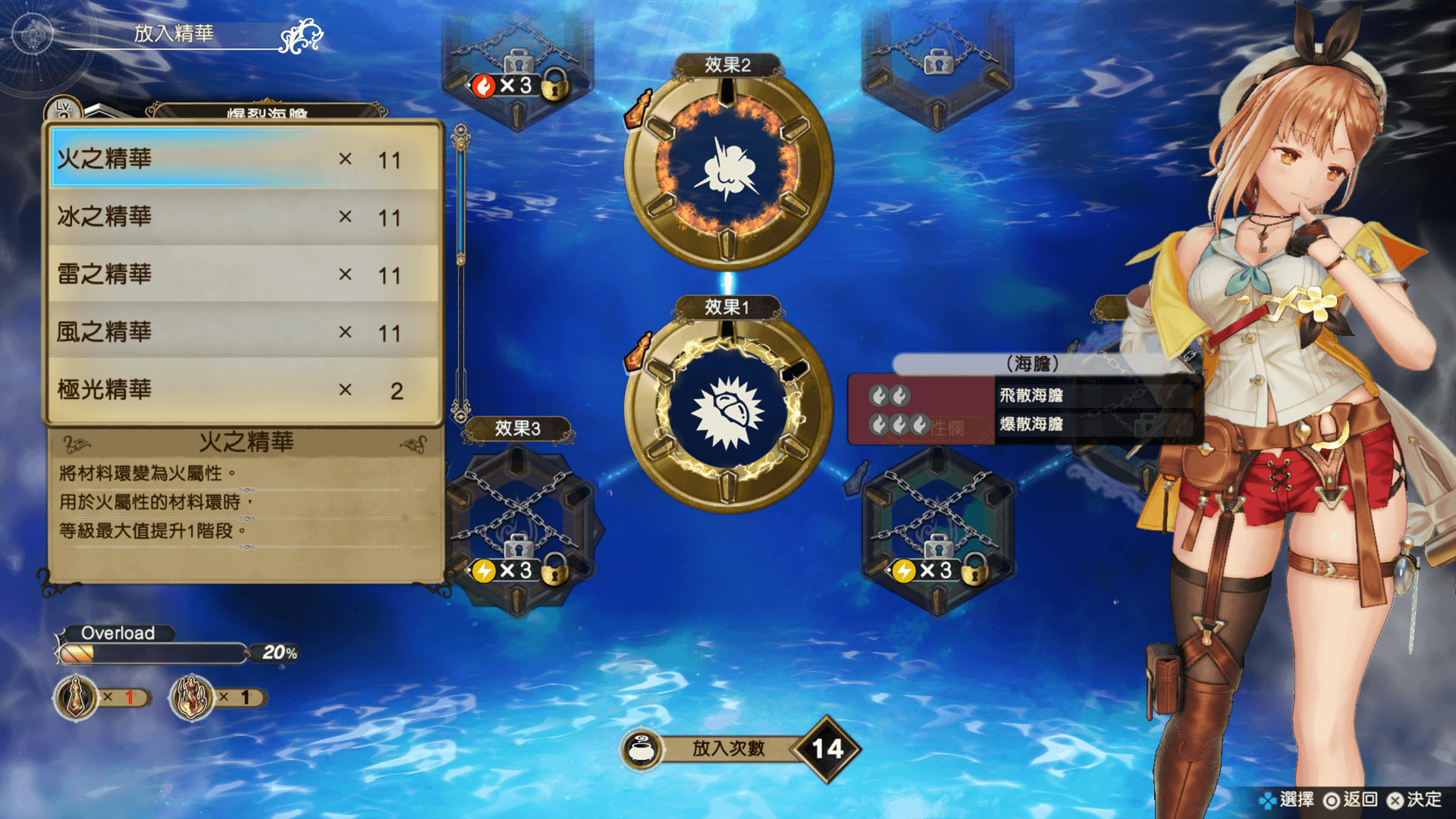Select the 飛散海膽 effect row
Image resolution: width=1456 pixels, height=819 pixels.
pos(1031,395)
